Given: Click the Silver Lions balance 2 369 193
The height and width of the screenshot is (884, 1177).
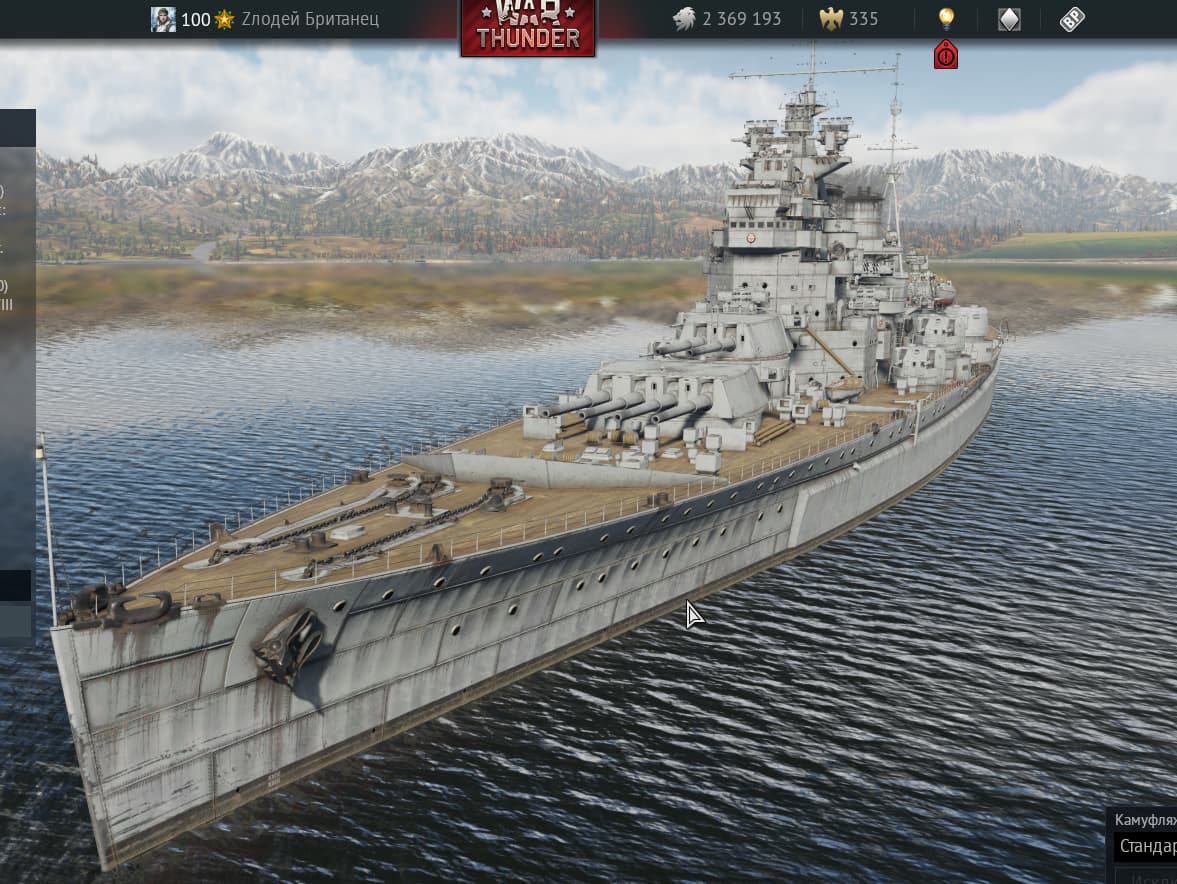Looking at the screenshot, I should point(728,19).
